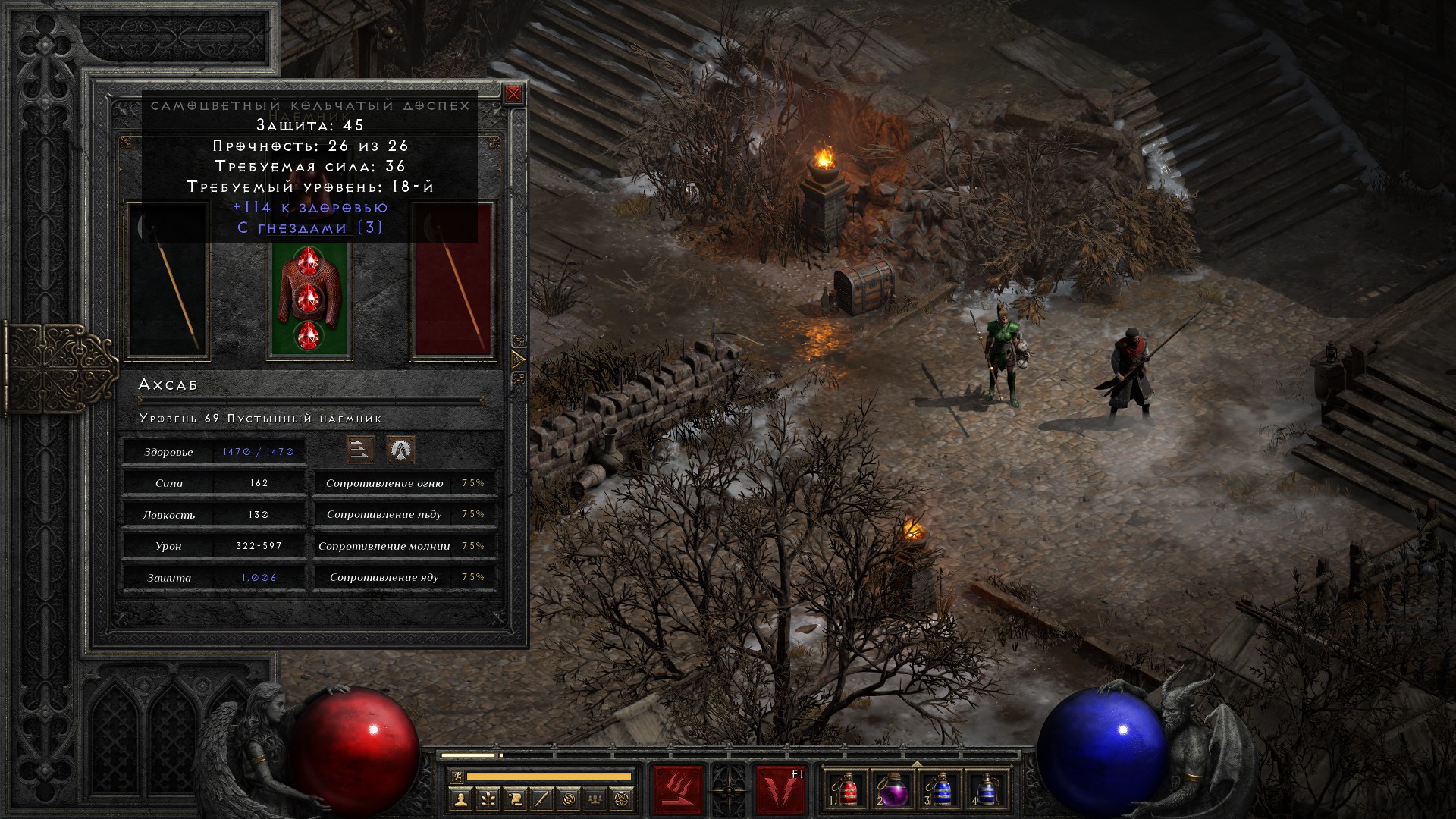Select the gemmed chain mail armor slot
Screen dimensions: 1456x819
[x=307, y=298]
